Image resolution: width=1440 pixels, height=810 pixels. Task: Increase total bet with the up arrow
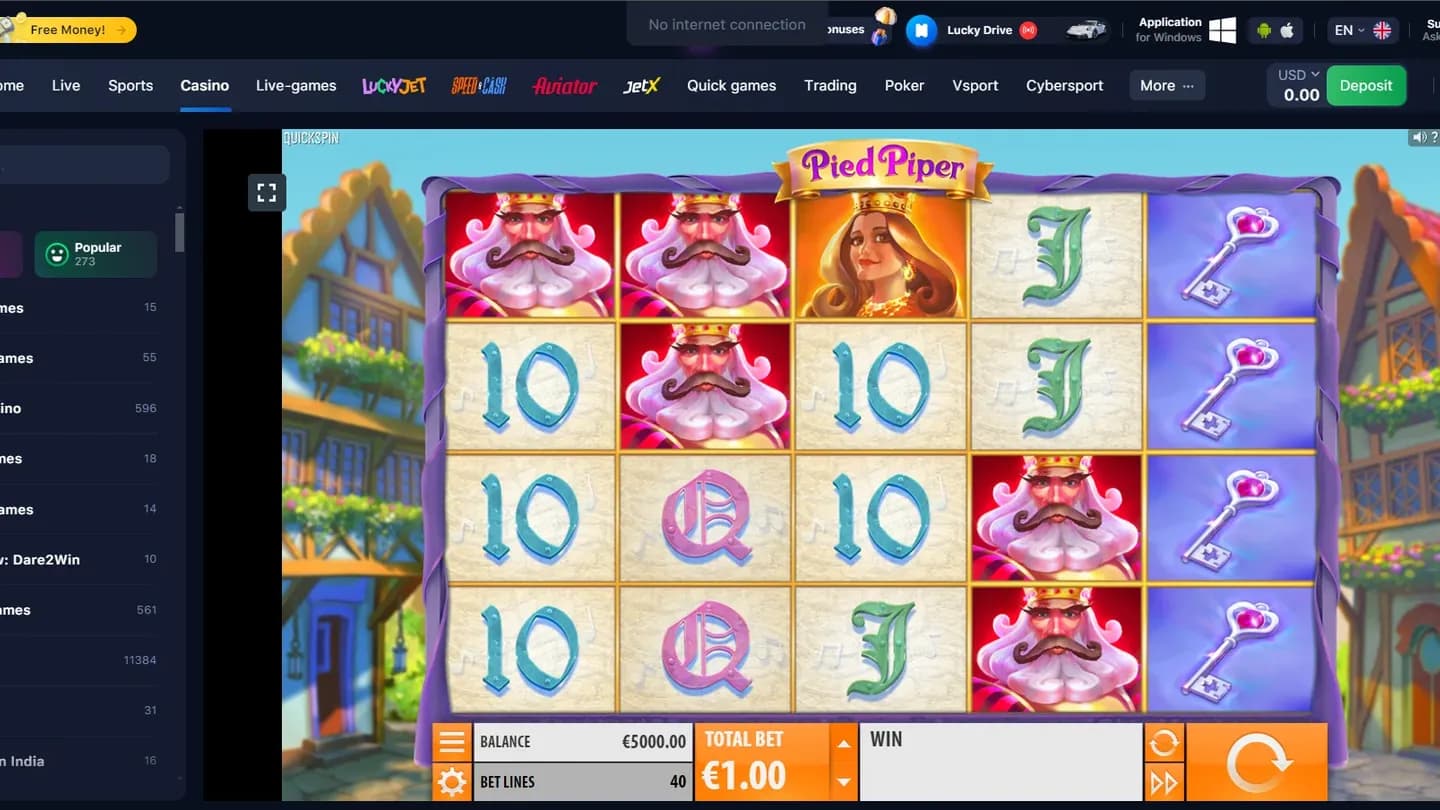pos(843,745)
